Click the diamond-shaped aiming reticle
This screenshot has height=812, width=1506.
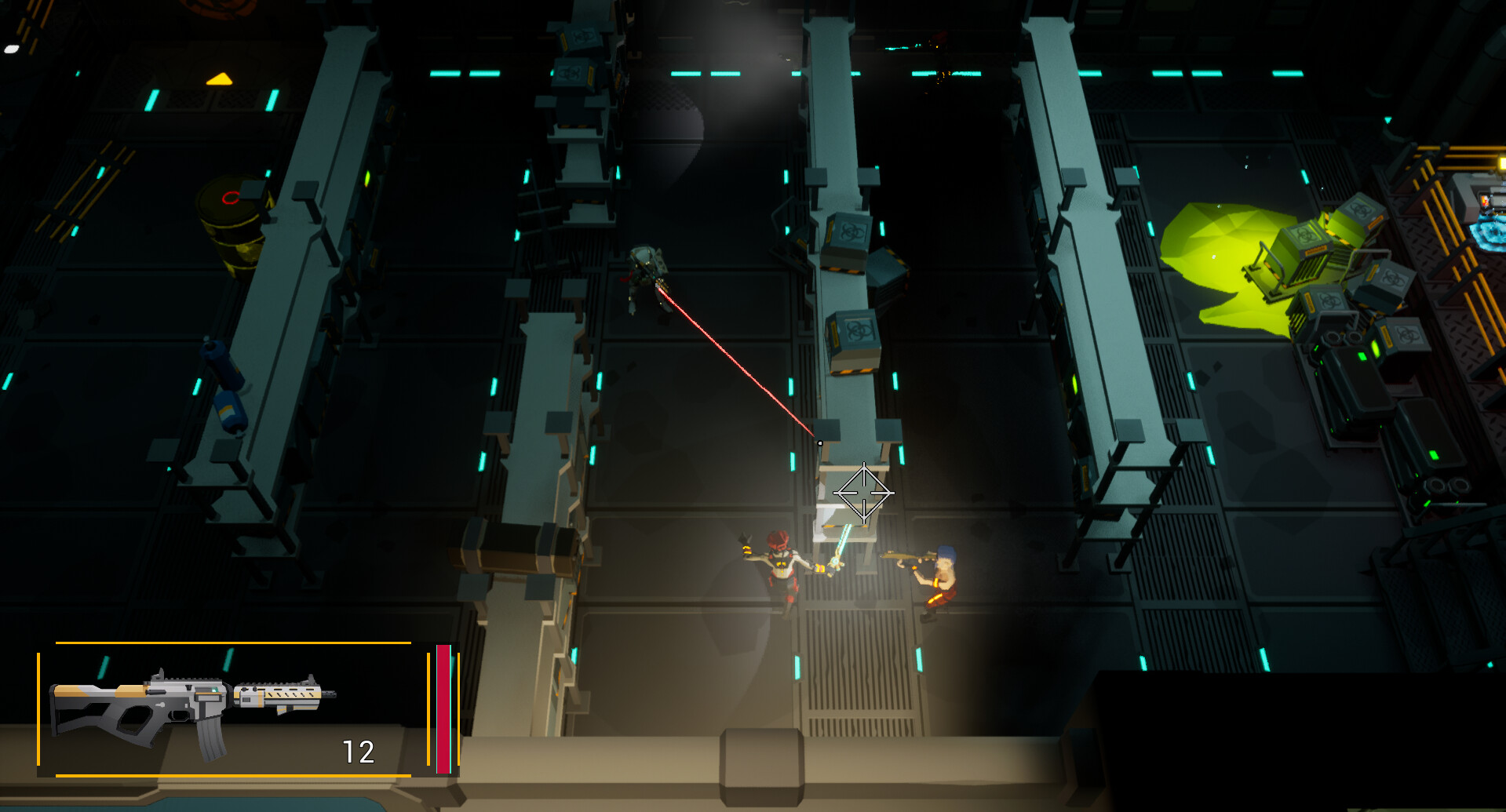click(x=863, y=494)
